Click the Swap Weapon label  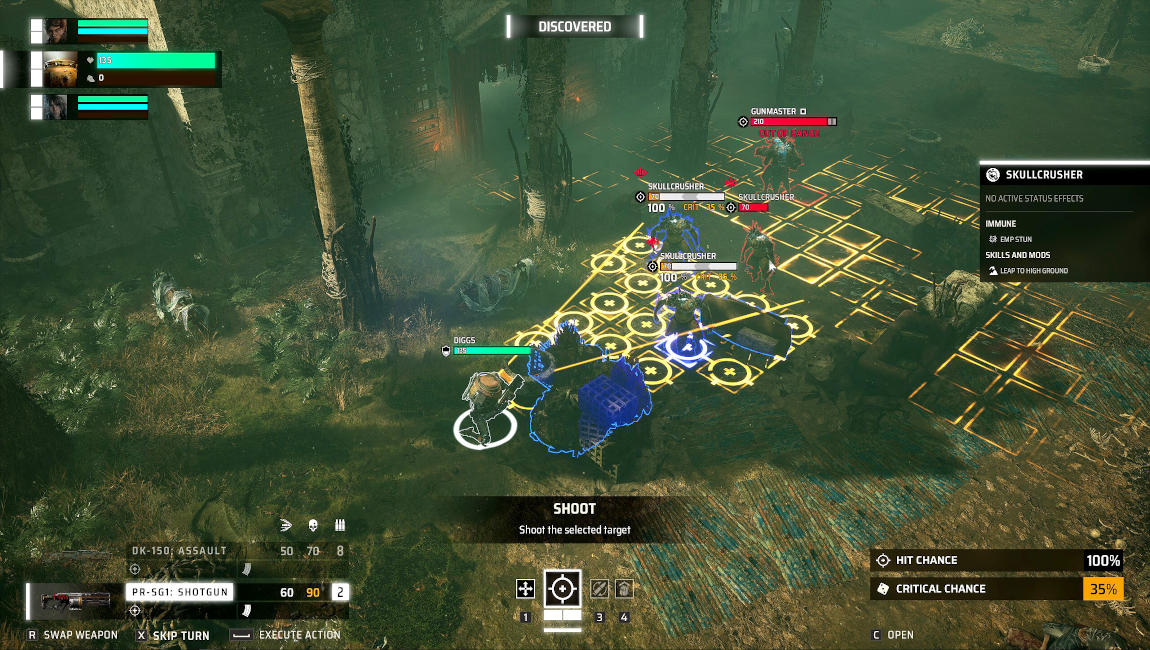(80, 635)
